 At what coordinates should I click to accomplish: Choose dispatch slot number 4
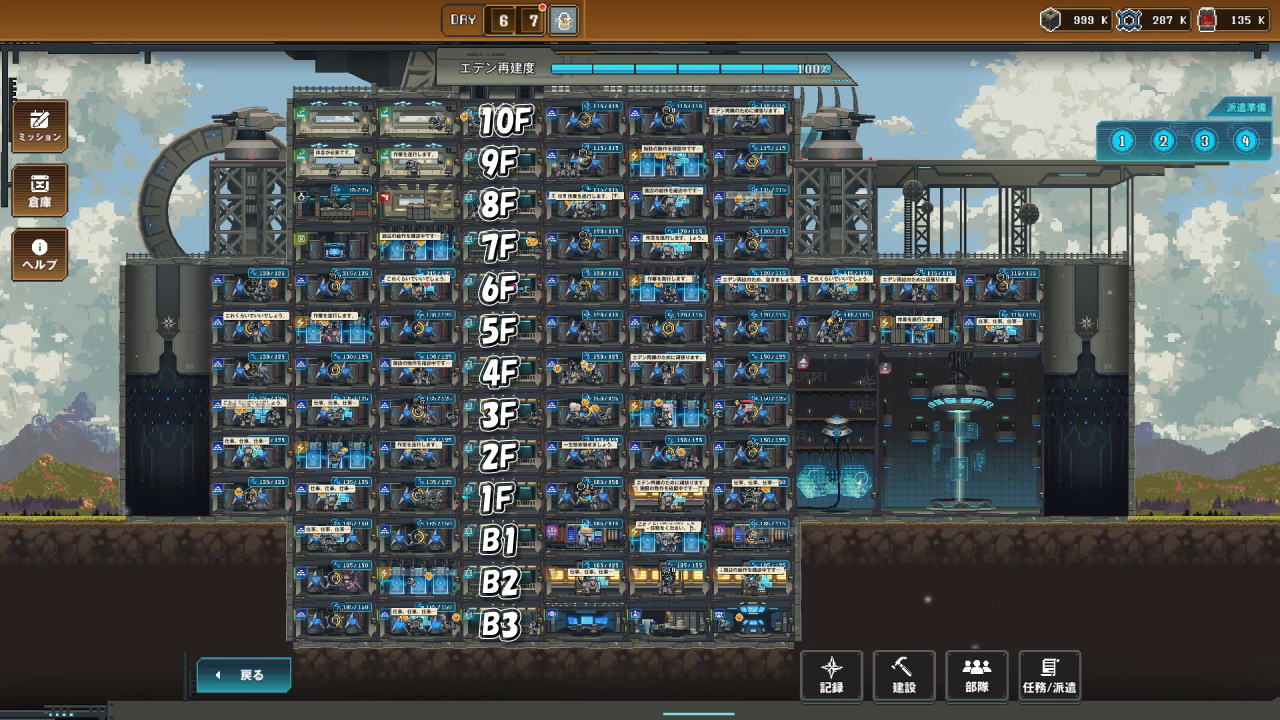(1245, 141)
